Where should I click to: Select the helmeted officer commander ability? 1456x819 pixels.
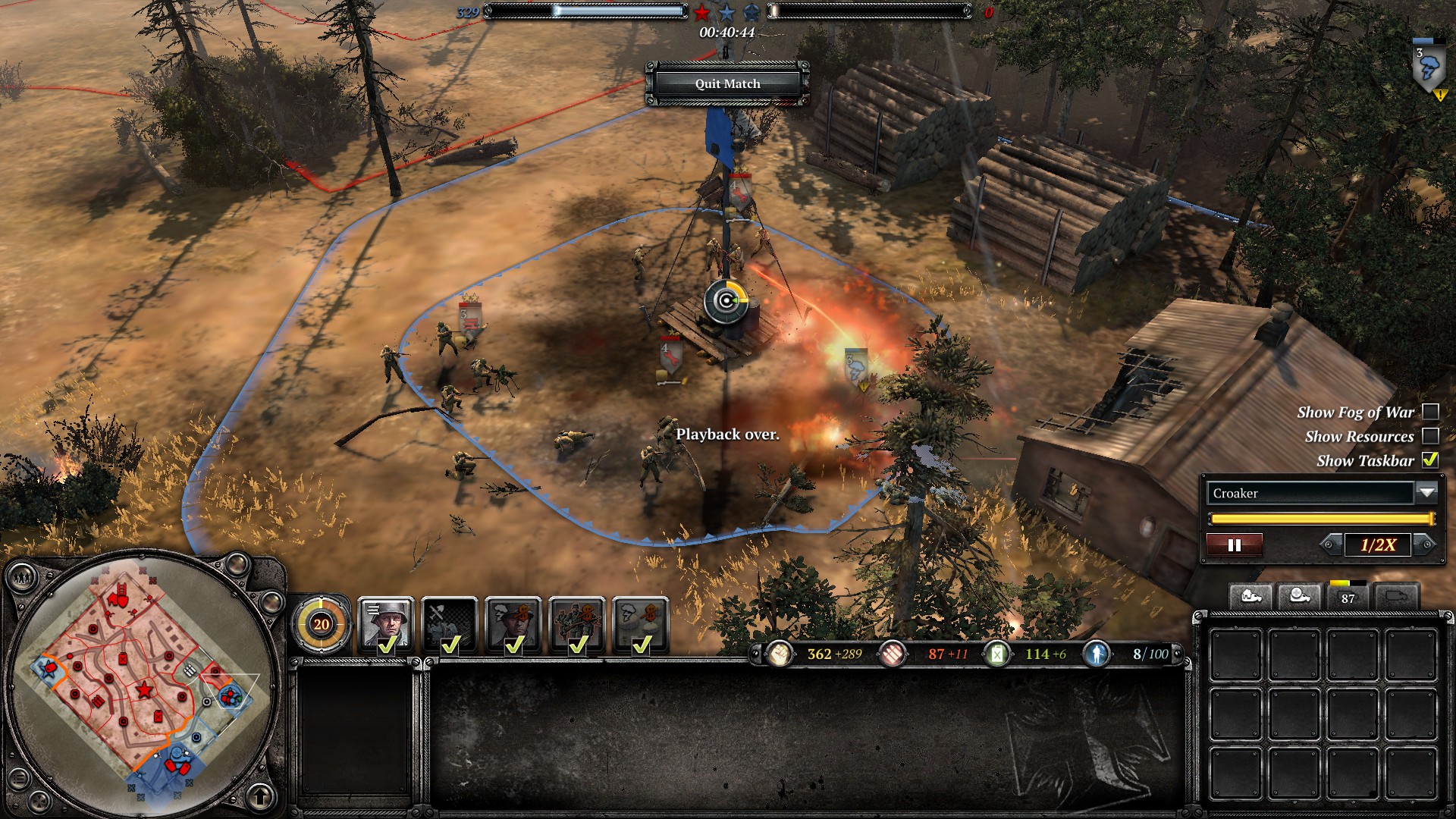[386, 623]
